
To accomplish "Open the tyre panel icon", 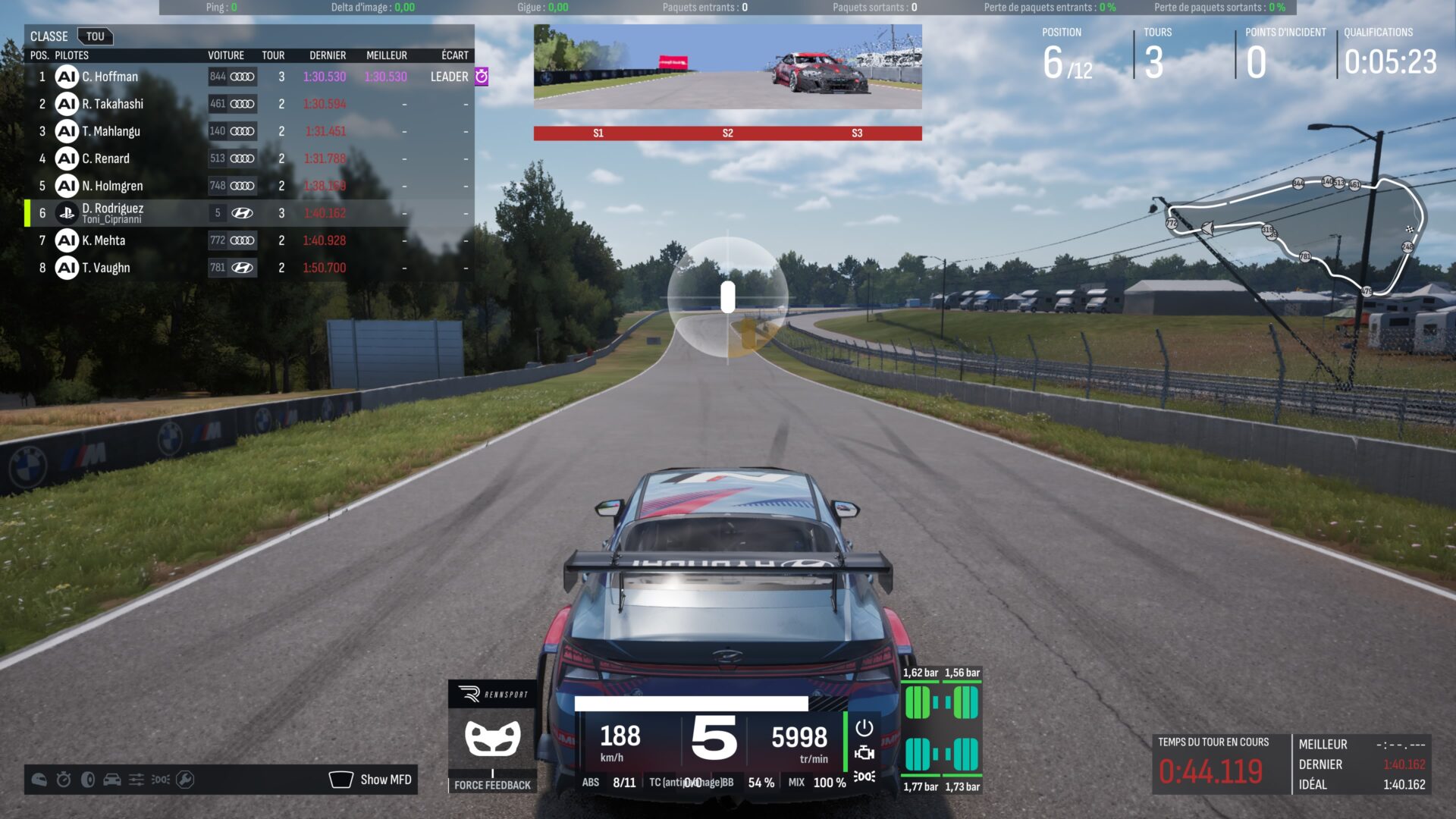I will [x=88, y=780].
